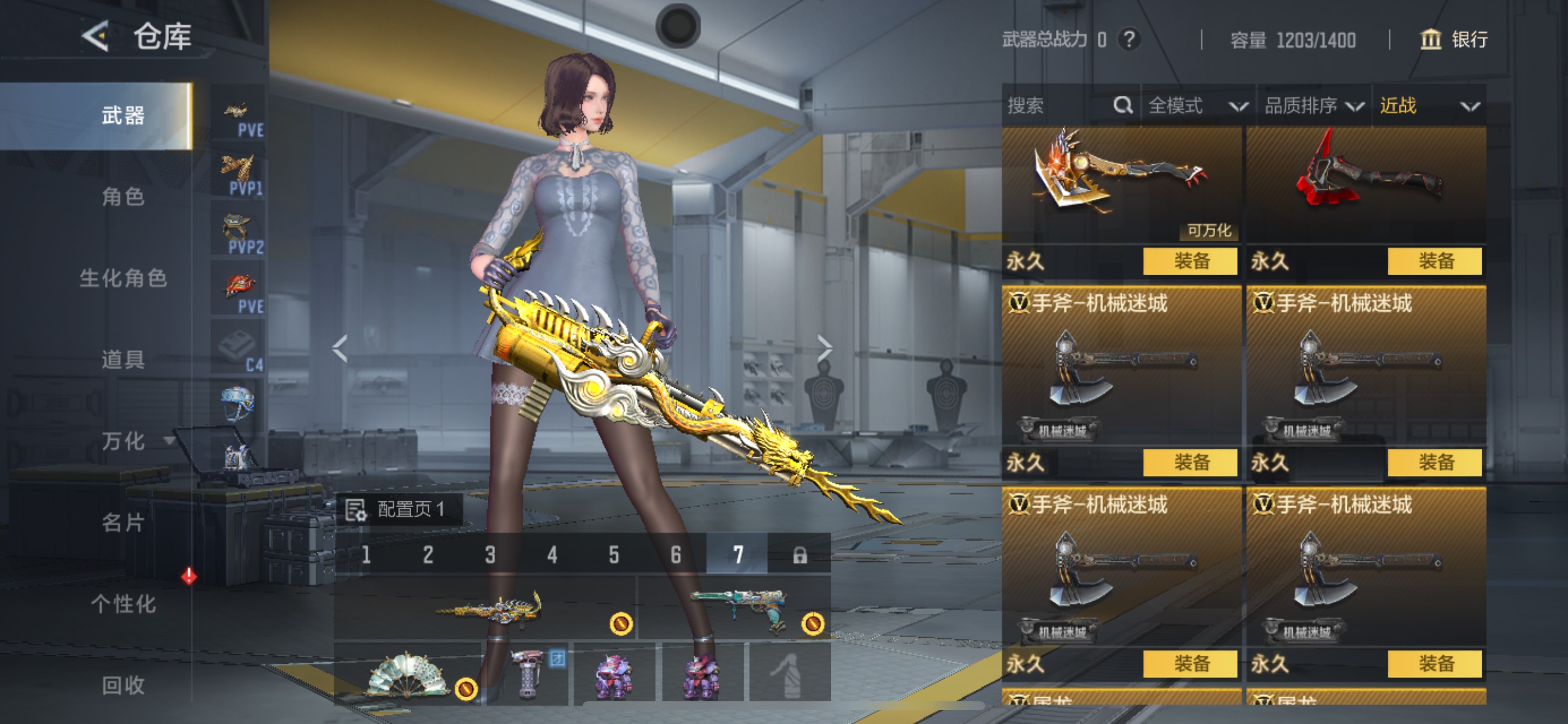This screenshot has height=724, width=1568.
Task: Switch to the 角色 character tab
Action: (123, 196)
